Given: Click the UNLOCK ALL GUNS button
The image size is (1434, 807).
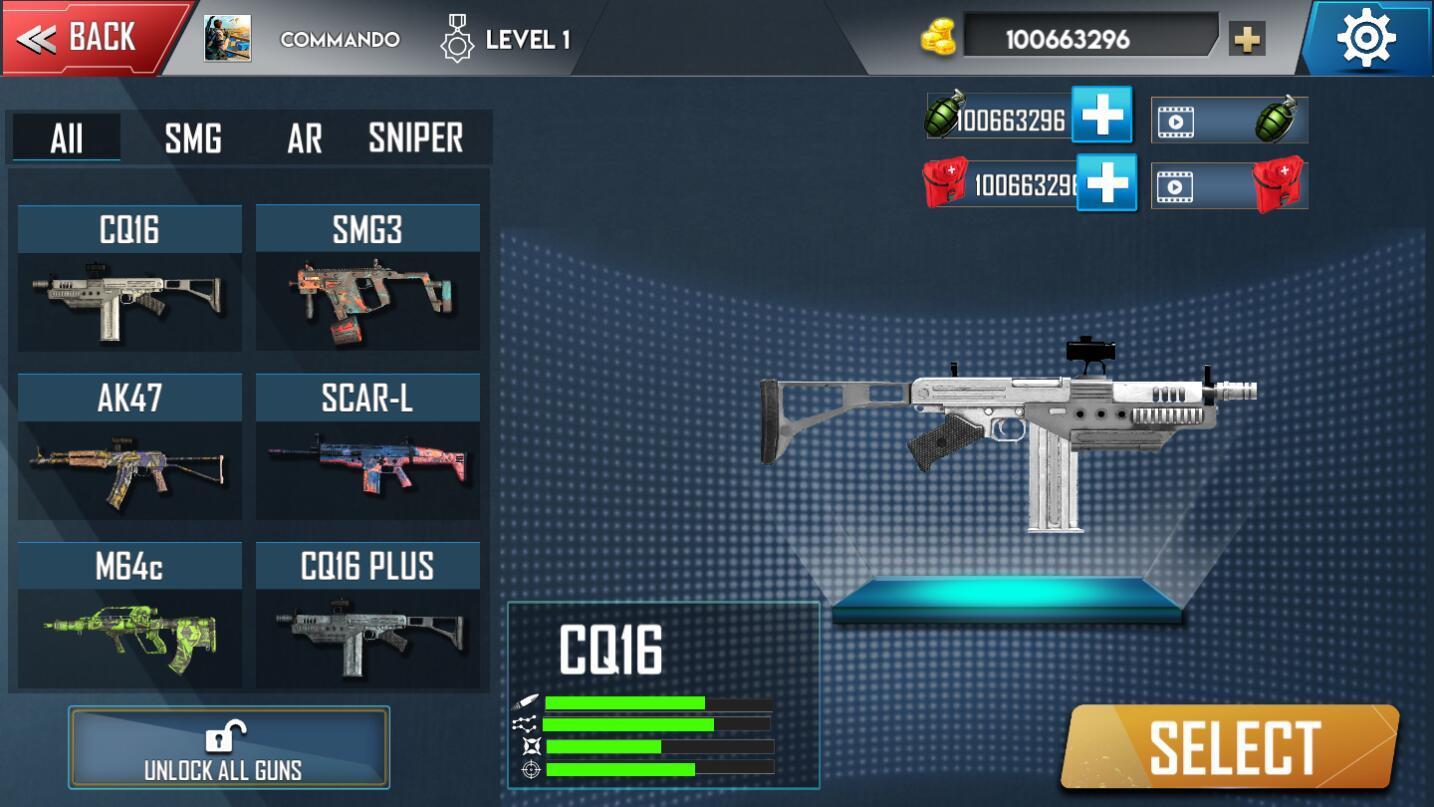Looking at the screenshot, I should coord(229,748).
